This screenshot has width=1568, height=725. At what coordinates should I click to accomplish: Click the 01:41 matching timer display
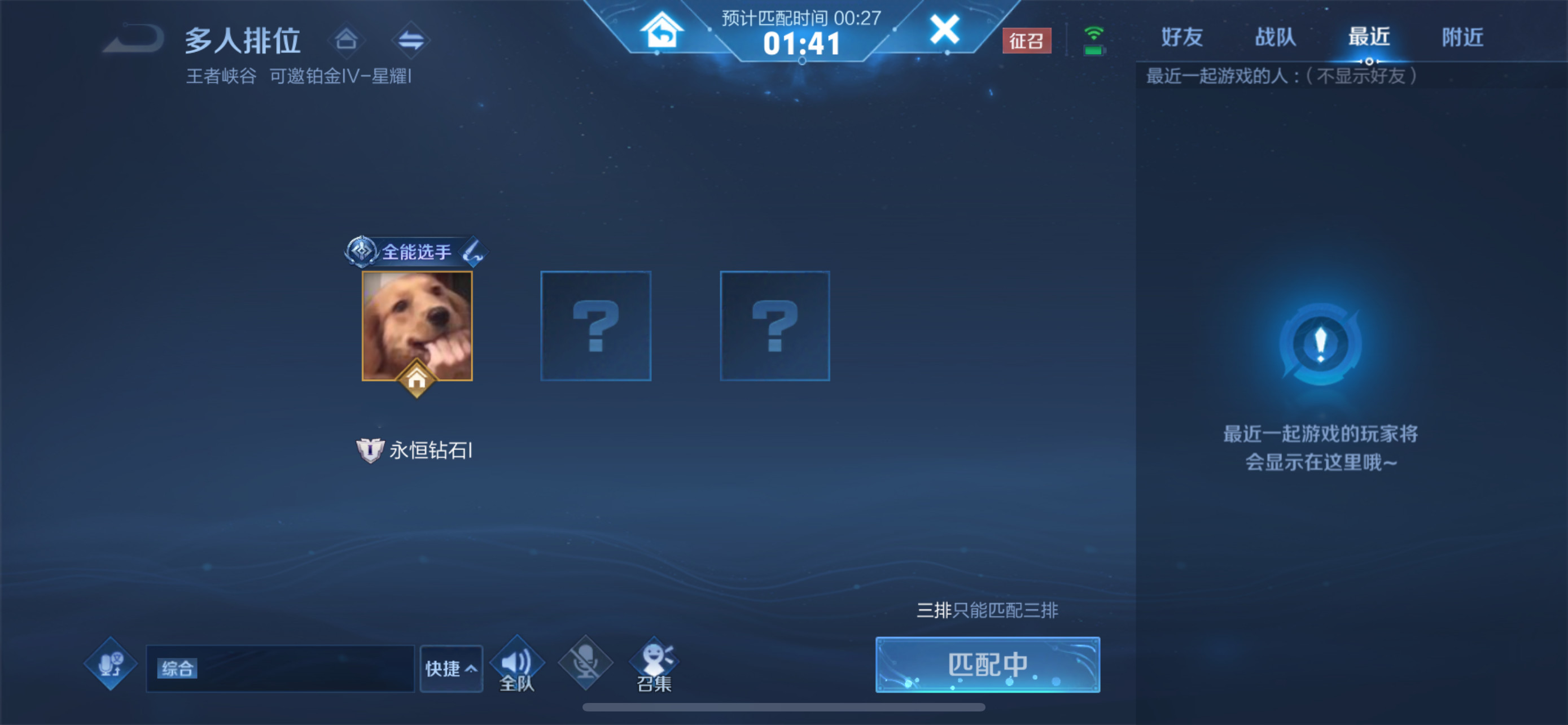pos(802,44)
